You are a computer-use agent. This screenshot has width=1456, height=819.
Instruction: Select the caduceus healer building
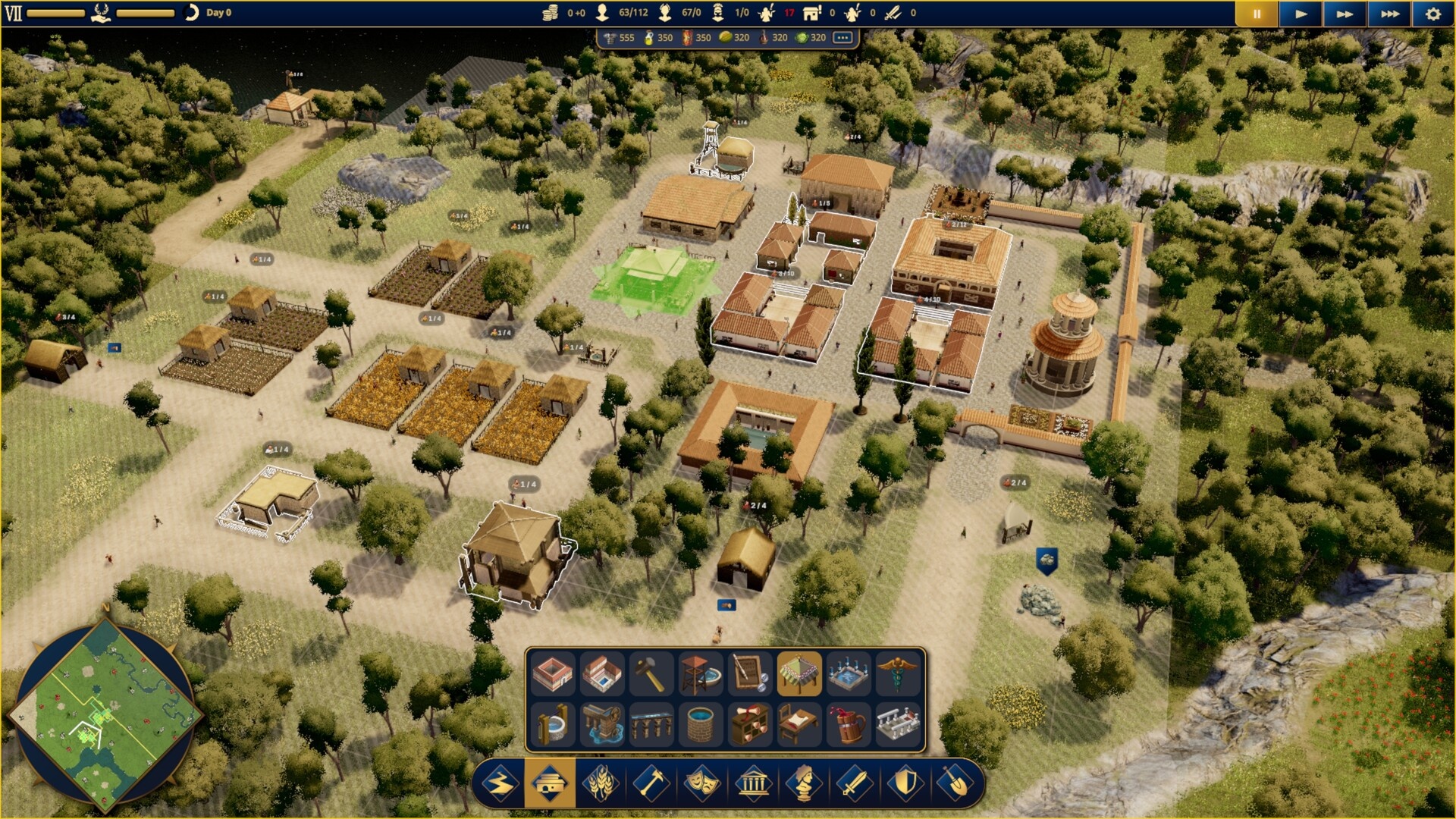[x=897, y=673]
